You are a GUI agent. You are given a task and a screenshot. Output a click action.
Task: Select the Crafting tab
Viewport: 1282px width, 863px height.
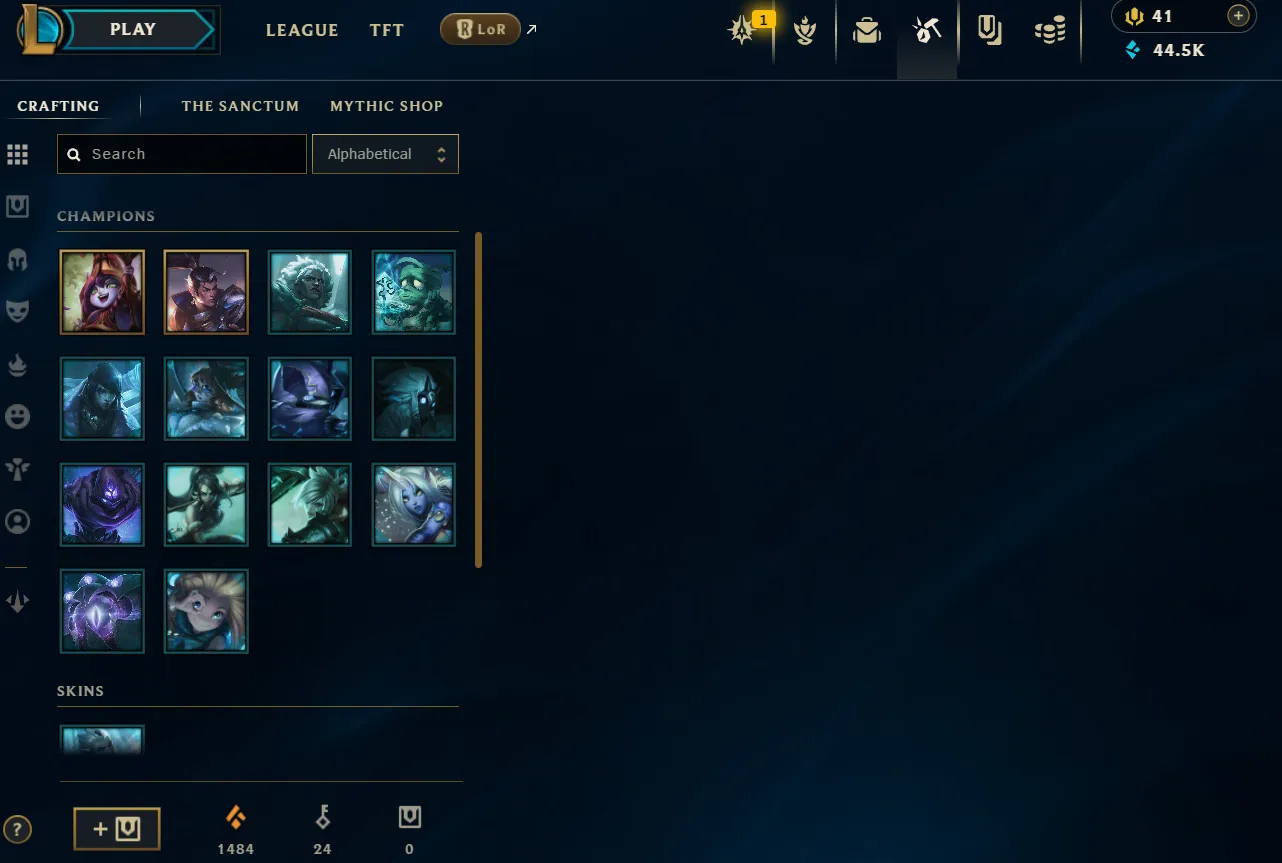(x=58, y=106)
